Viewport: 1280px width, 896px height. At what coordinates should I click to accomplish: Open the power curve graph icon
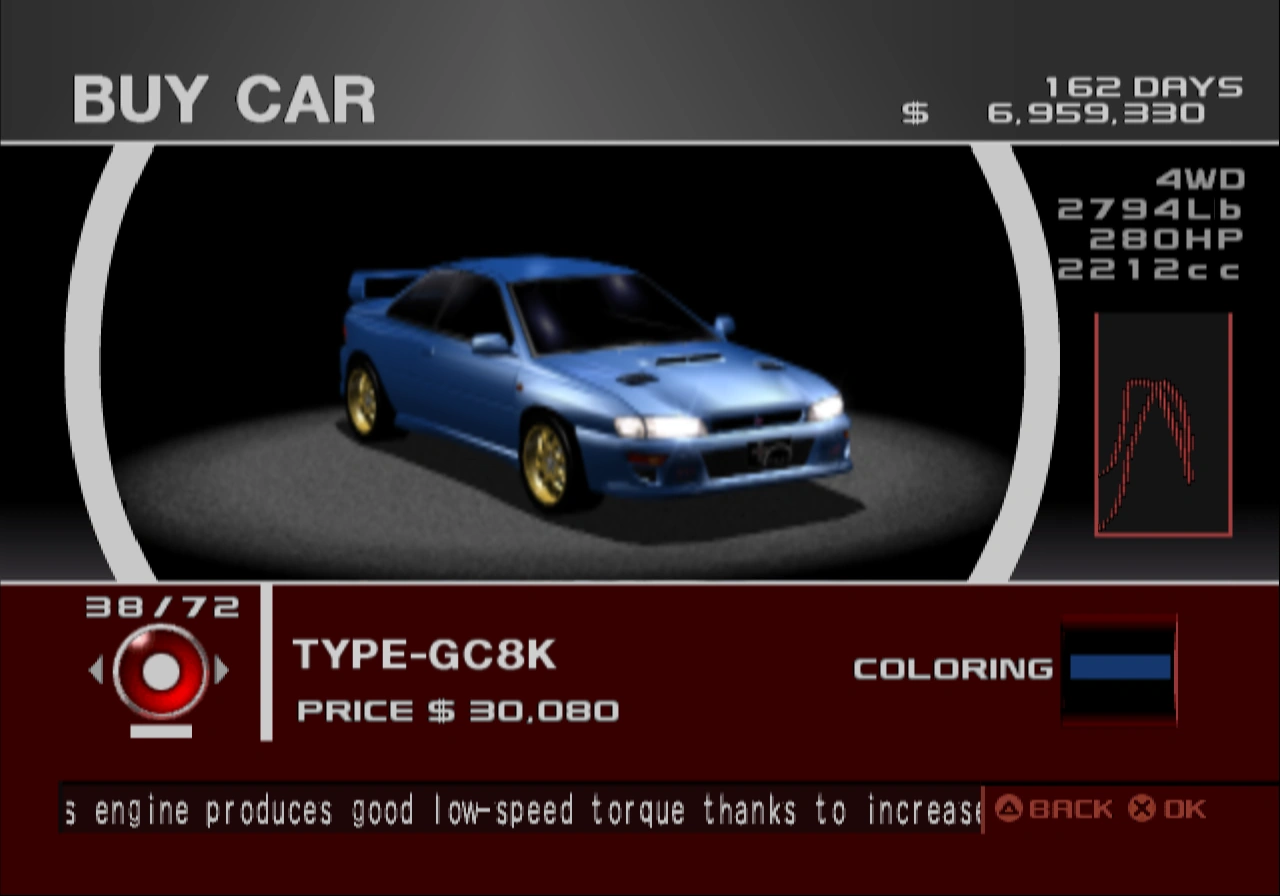click(1163, 424)
